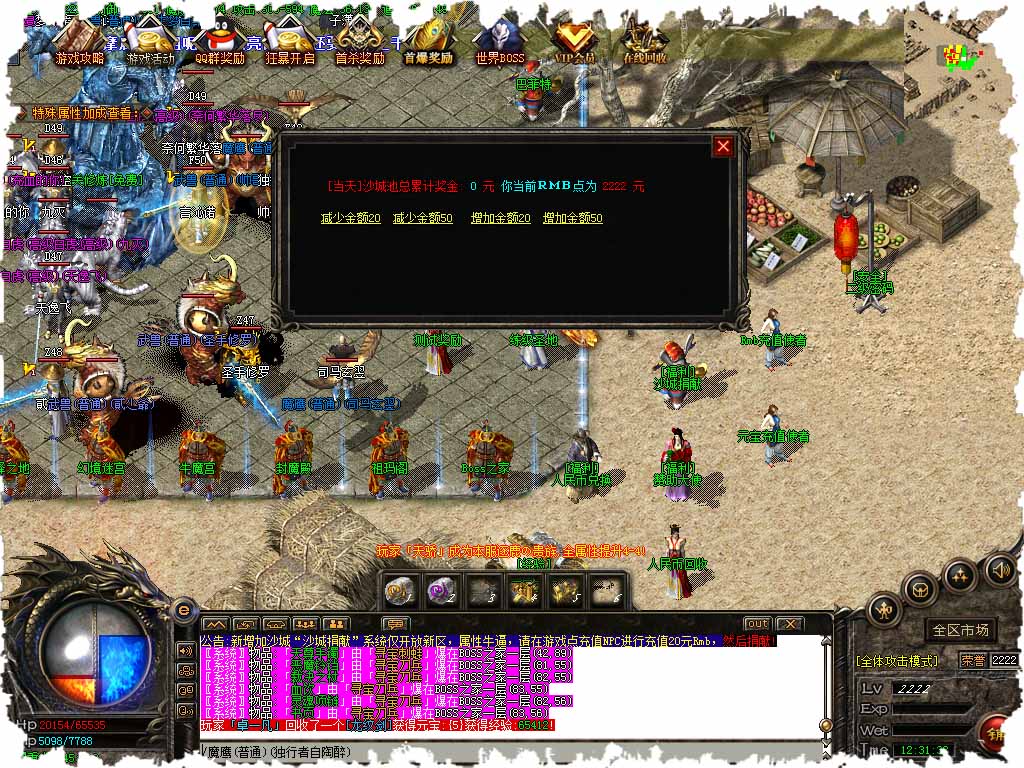This screenshot has height=768, width=1024.
Task: Select the 增加金额20 link
Action: pos(500,218)
